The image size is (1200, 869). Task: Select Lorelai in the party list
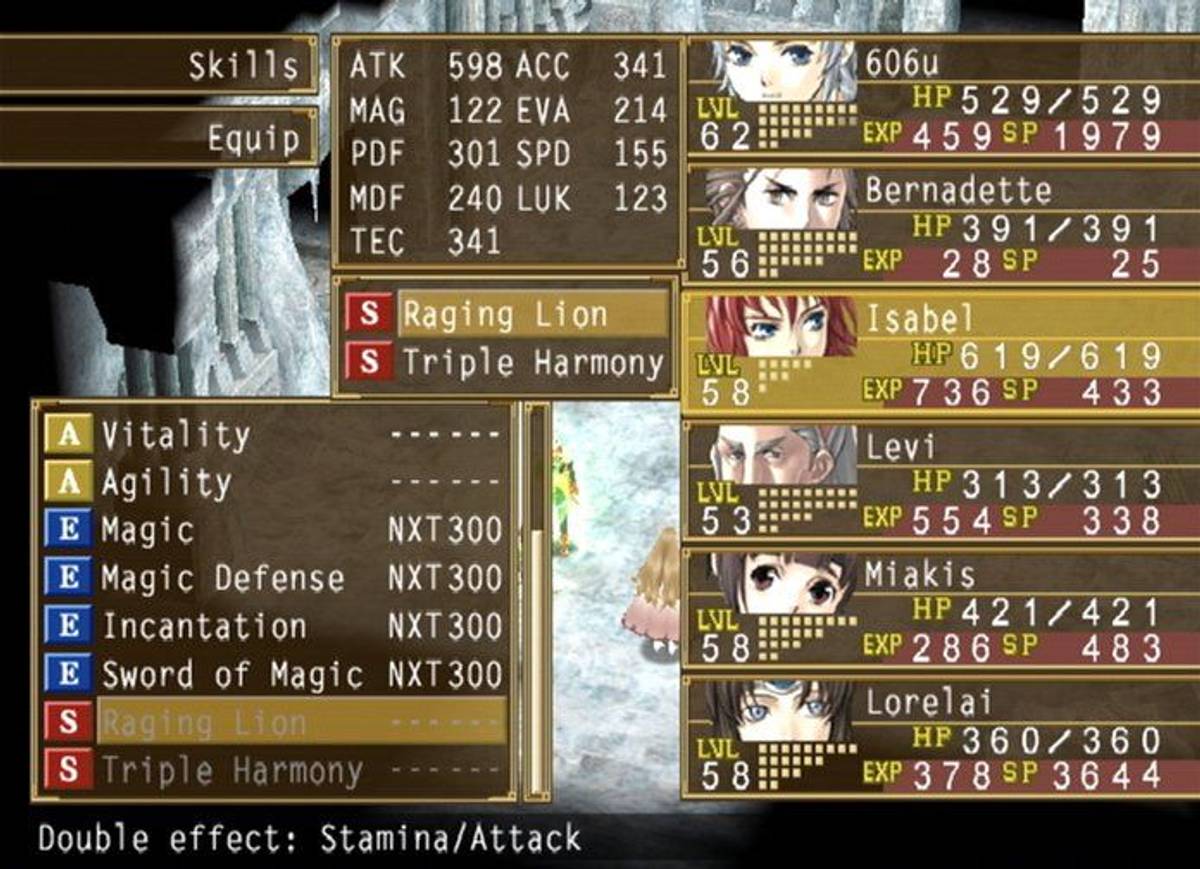tap(938, 738)
